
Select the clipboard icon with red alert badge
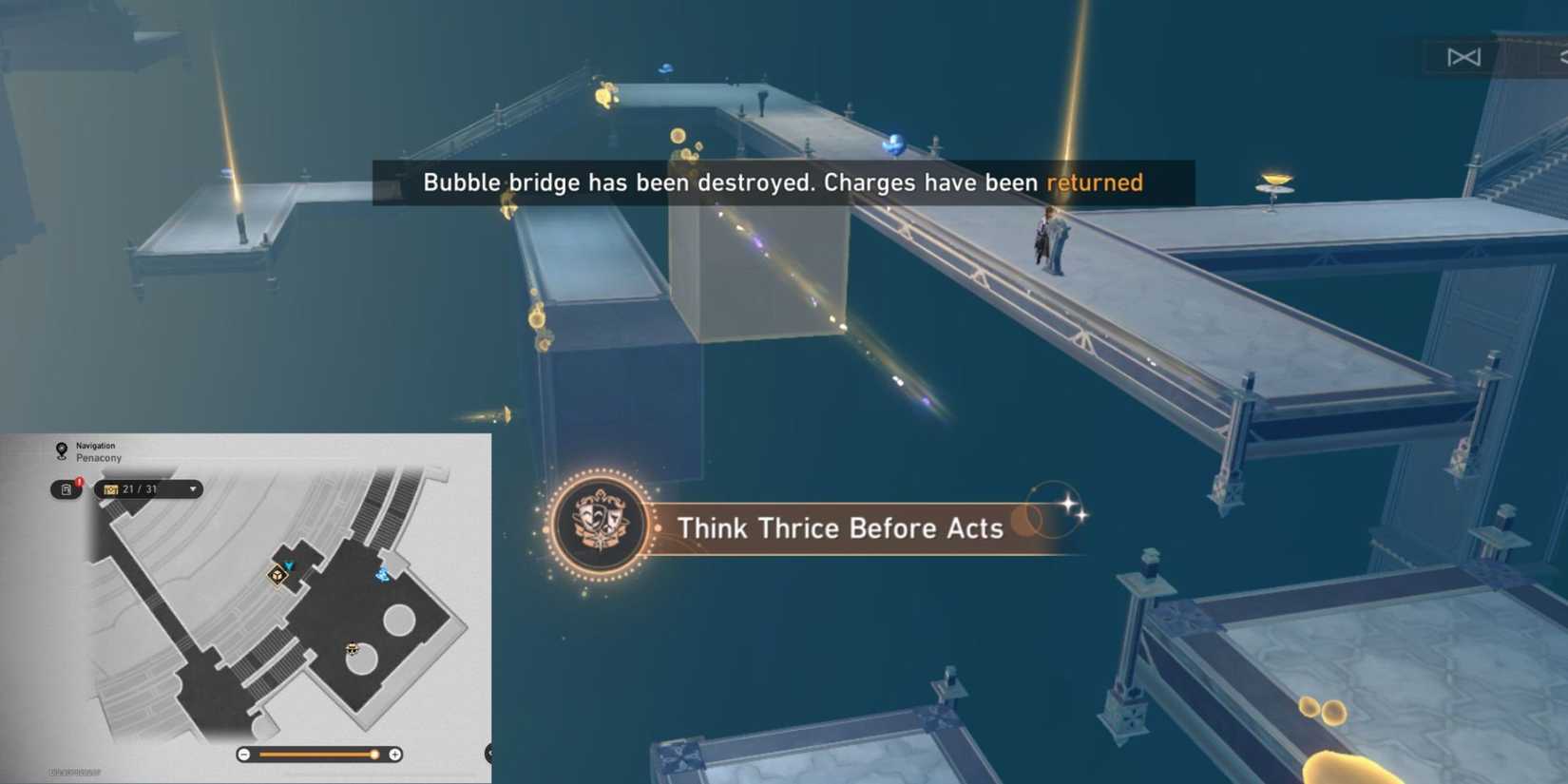[x=66, y=488]
